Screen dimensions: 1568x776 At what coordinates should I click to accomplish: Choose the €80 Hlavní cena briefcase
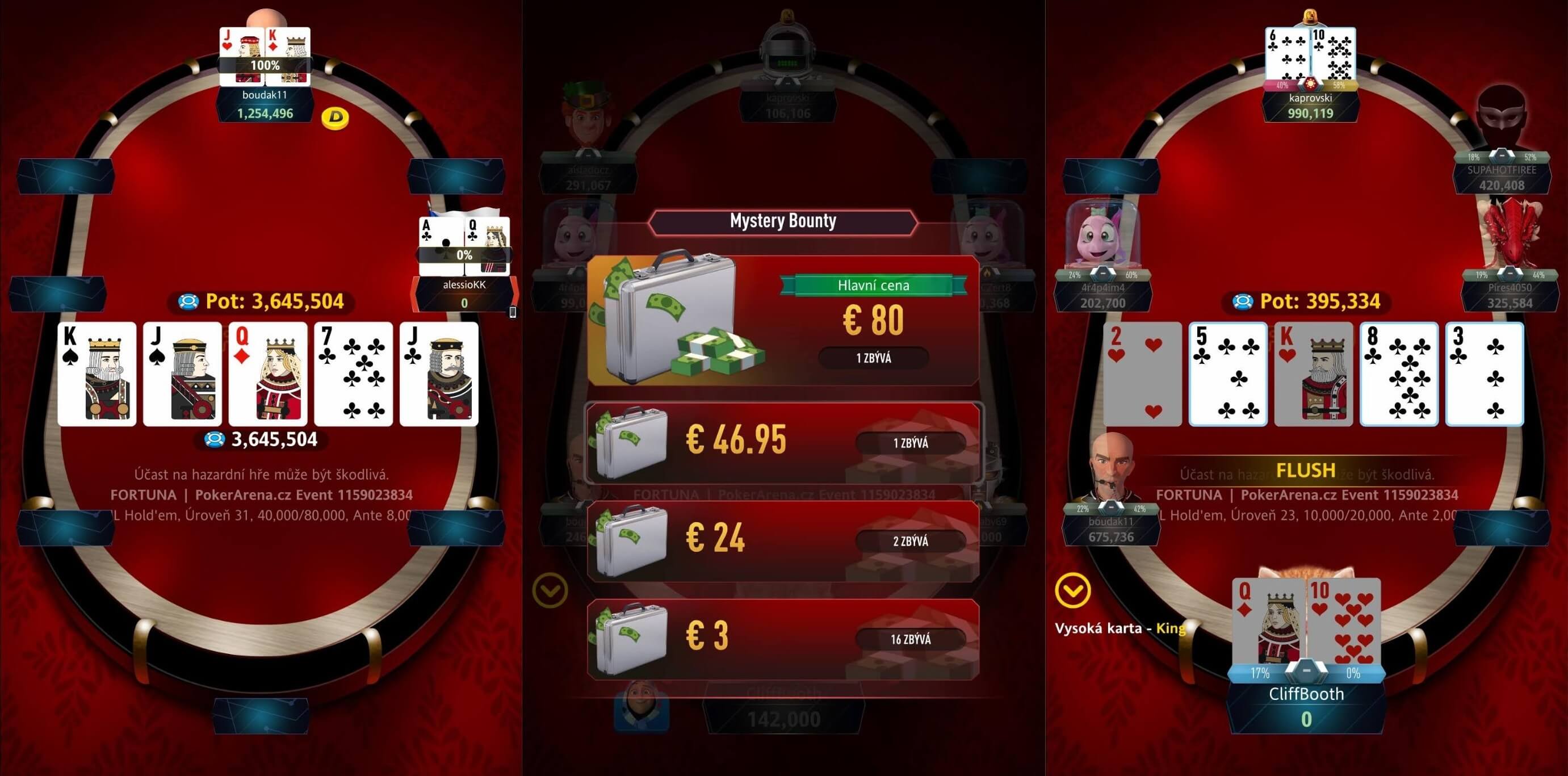click(783, 321)
